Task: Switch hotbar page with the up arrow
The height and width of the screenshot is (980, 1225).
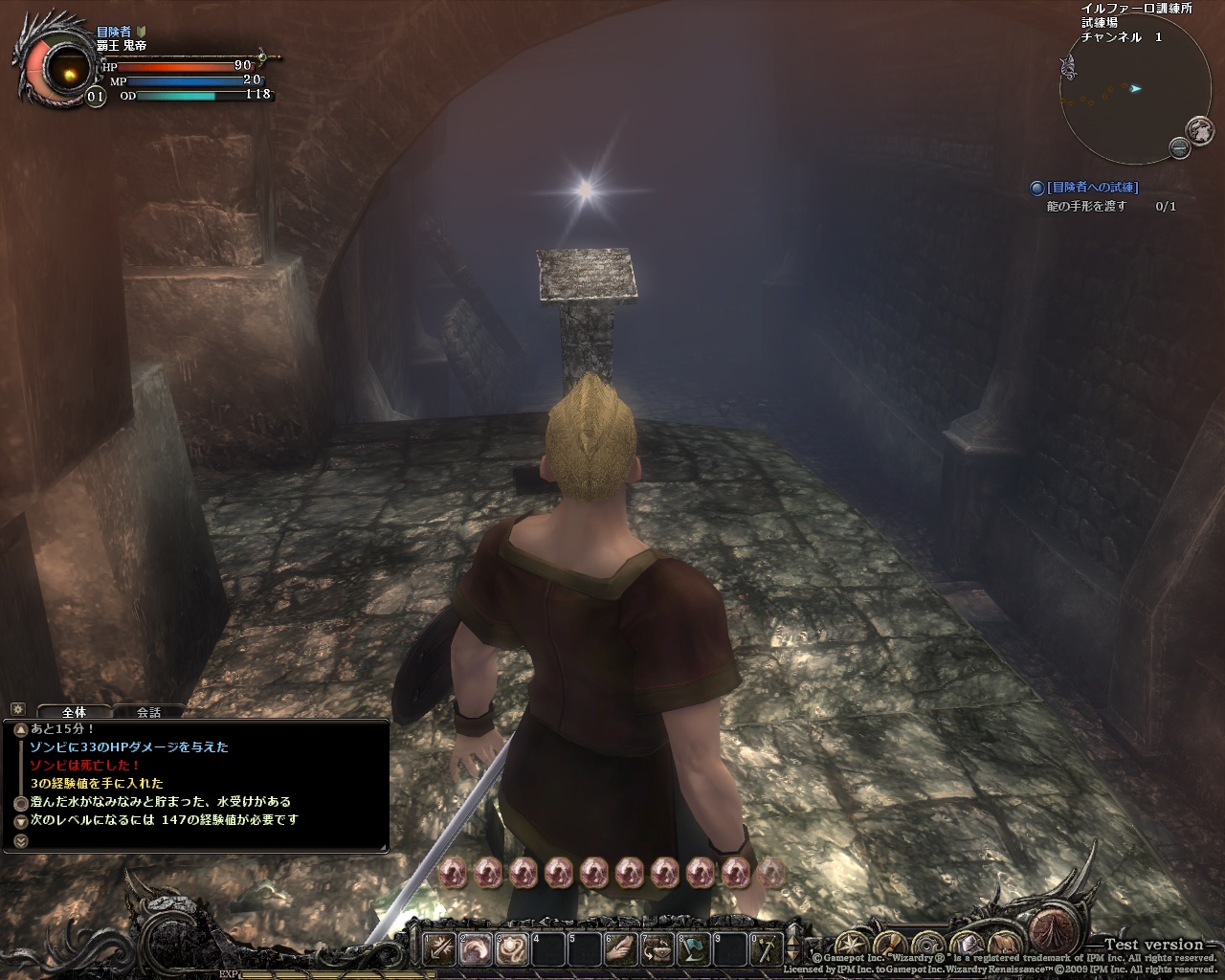Action: 792,942
